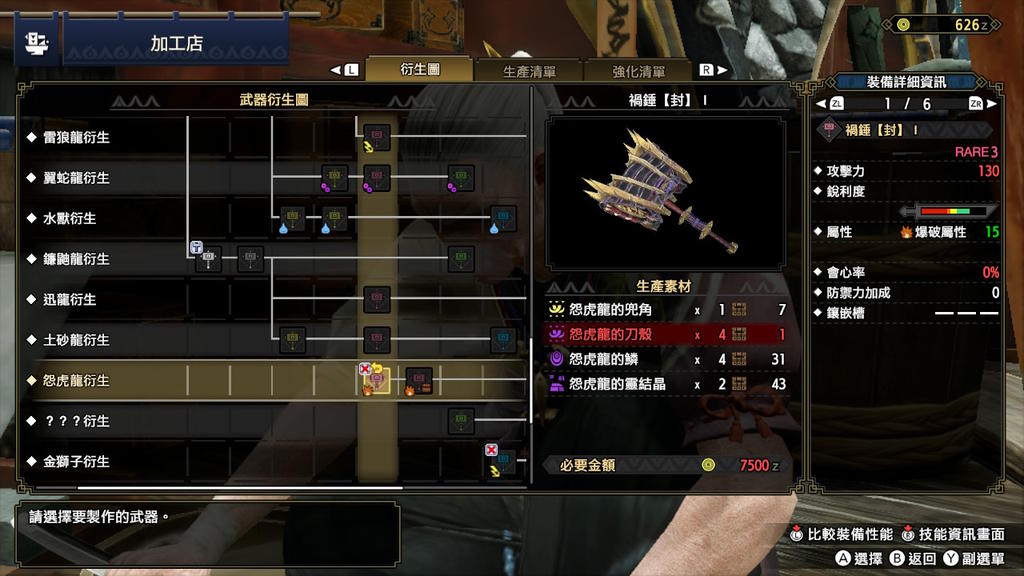
Task: Click the hammer node in the 金獅子衍生 row
Action: (504, 461)
